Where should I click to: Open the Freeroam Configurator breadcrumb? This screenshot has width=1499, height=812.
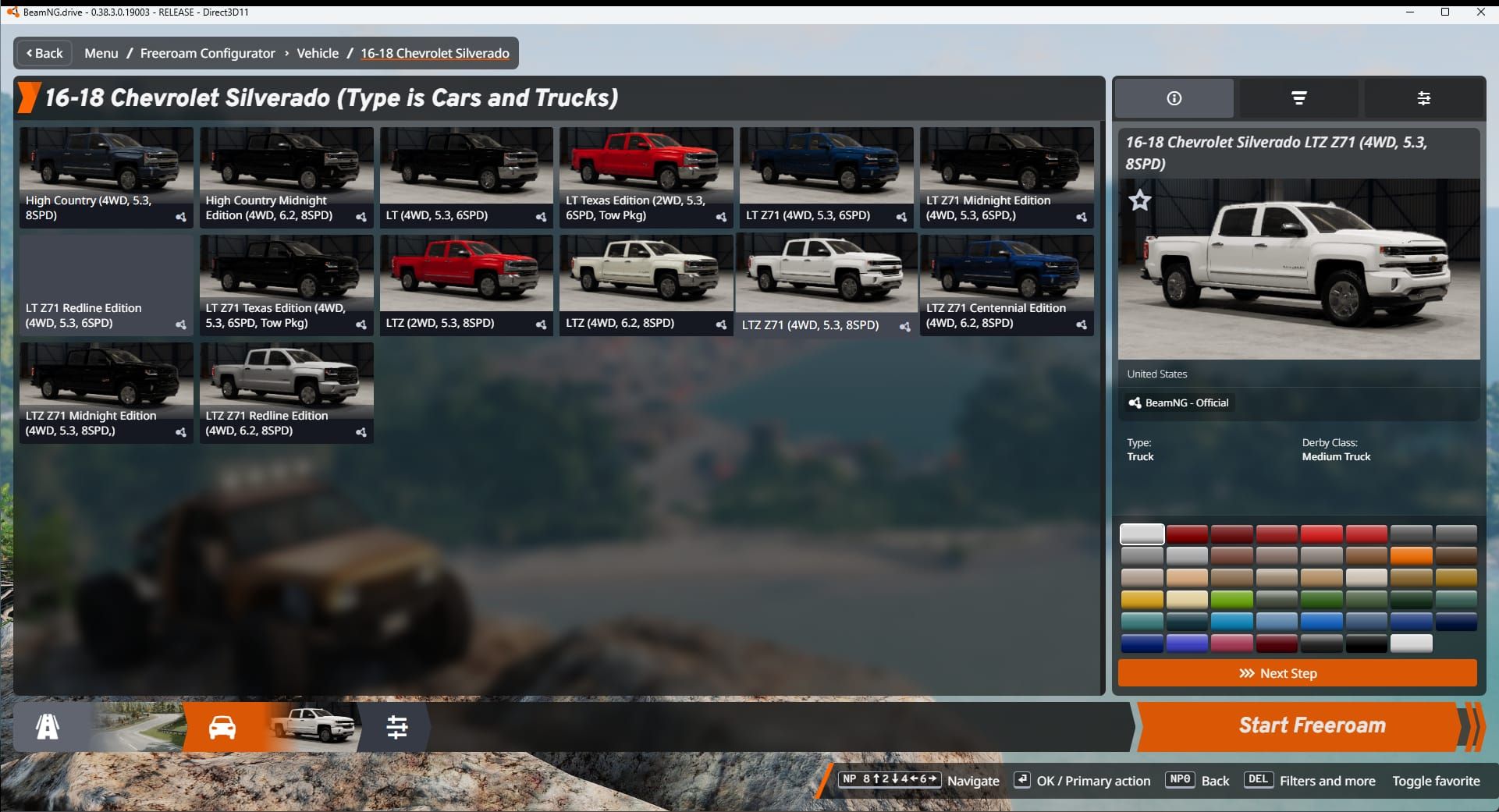pos(207,53)
